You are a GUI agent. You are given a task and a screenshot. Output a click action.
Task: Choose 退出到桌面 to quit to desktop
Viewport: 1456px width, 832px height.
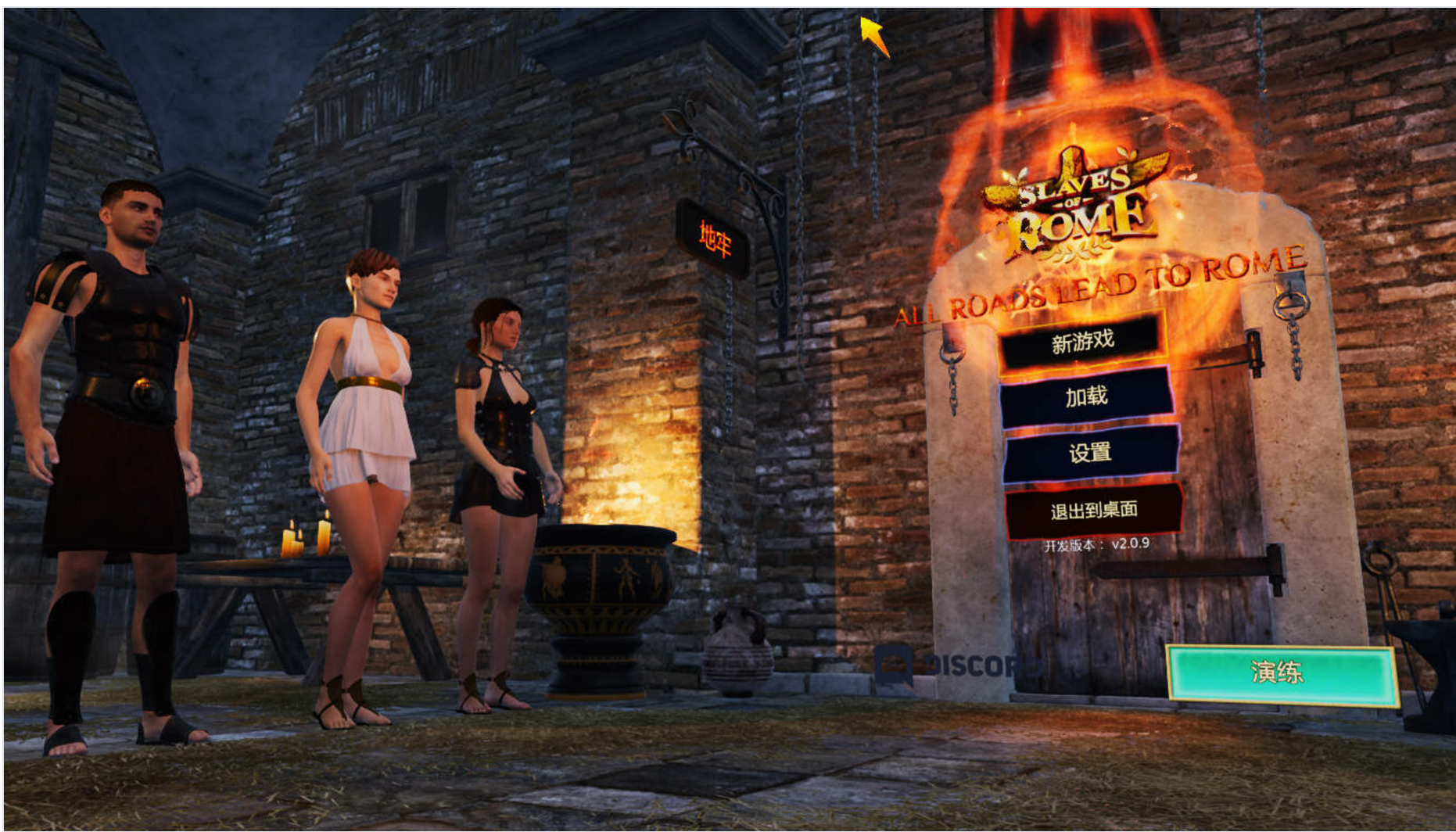tap(1093, 511)
